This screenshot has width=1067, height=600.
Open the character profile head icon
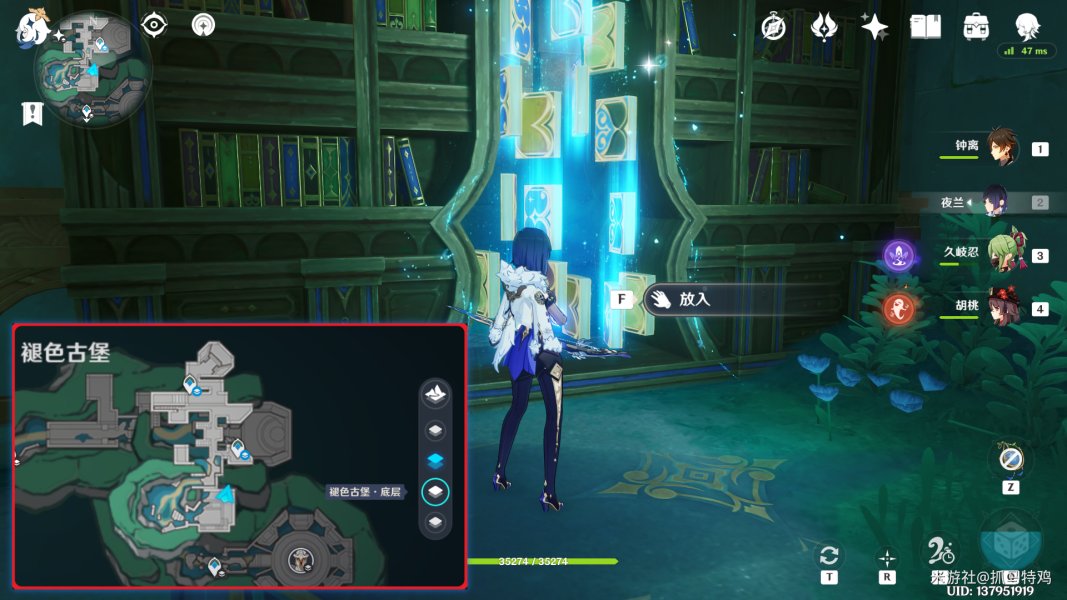(x=1027, y=27)
